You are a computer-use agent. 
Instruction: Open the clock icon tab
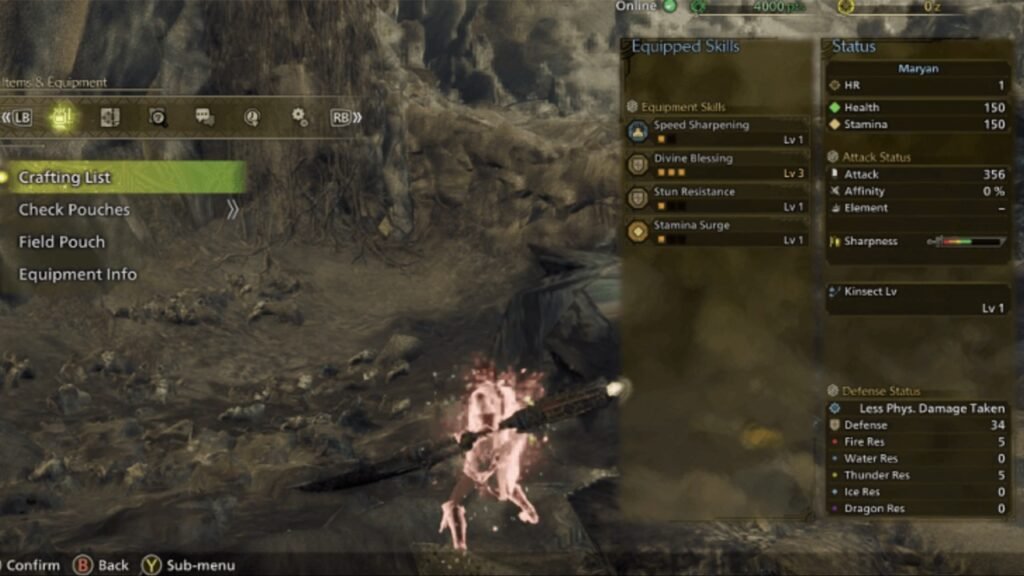pyautogui.click(x=252, y=117)
